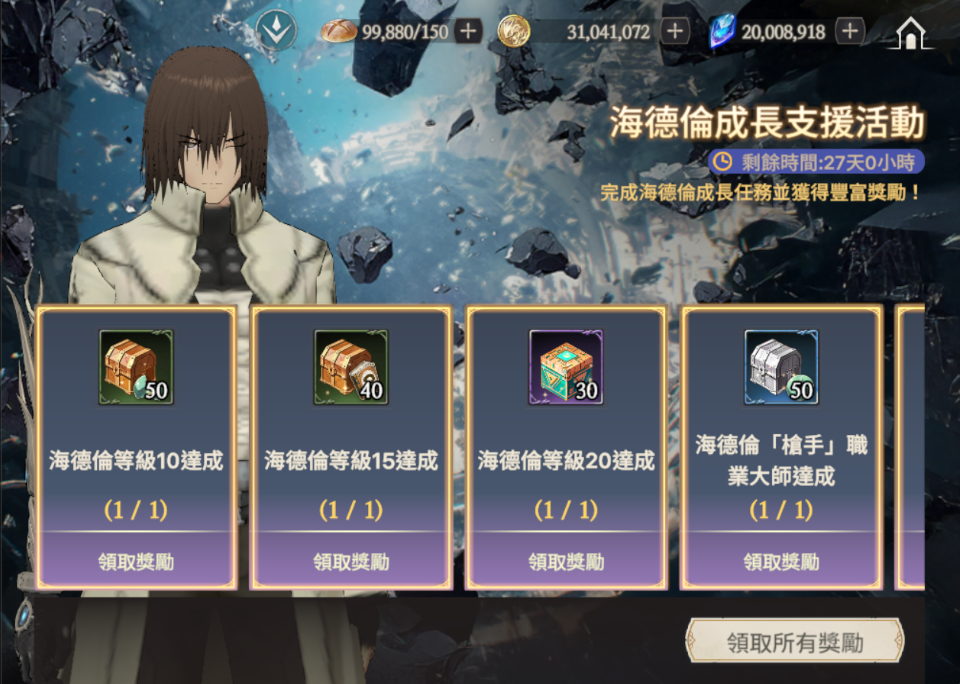Claim all rewards with 領取所有獎勵 button
Screen dimensions: 960x684
click(x=794, y=642)
